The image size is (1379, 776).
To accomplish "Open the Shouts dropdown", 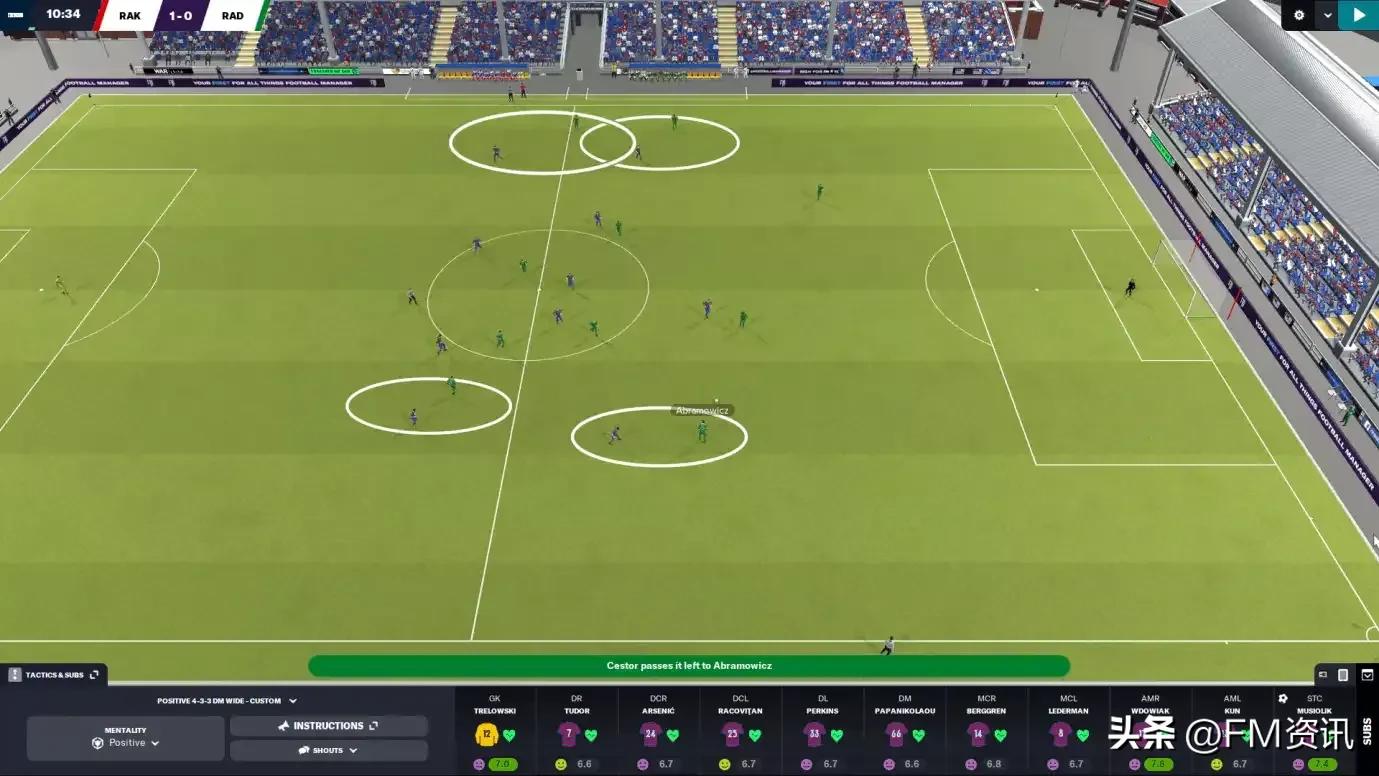I will (328, 750).
